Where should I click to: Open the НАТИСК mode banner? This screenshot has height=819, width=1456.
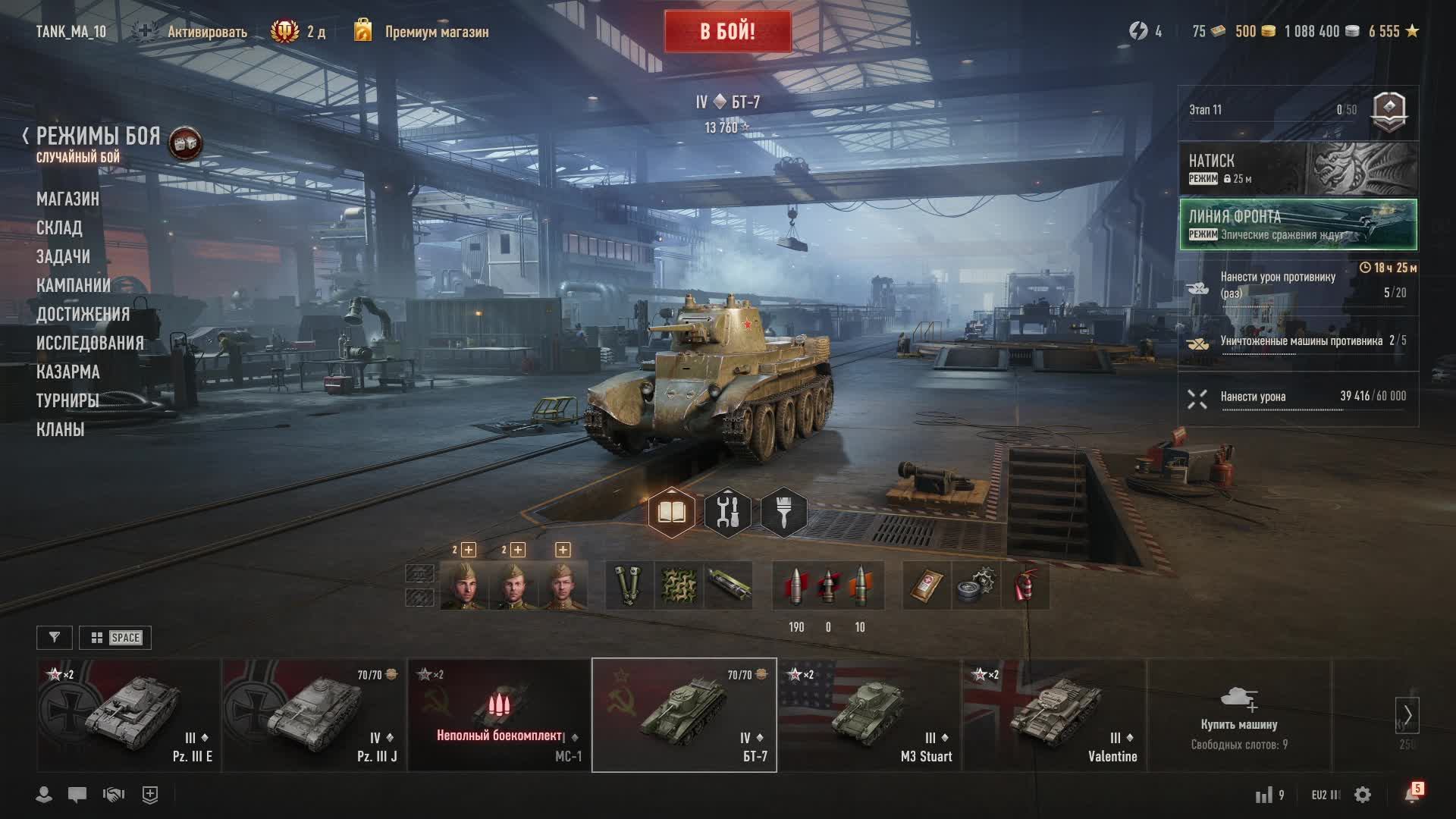point(1298,168)
